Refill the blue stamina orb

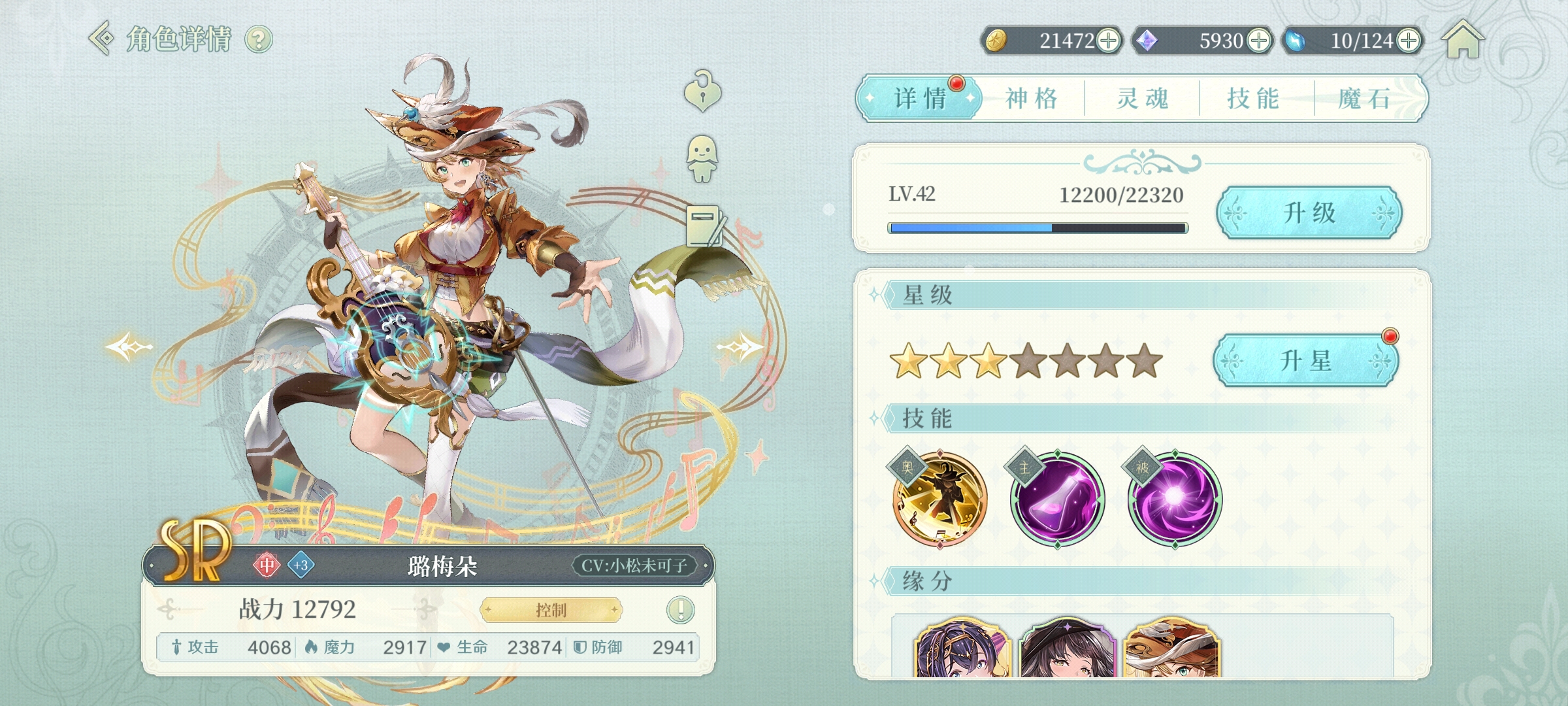click(x=1409, y=41)
